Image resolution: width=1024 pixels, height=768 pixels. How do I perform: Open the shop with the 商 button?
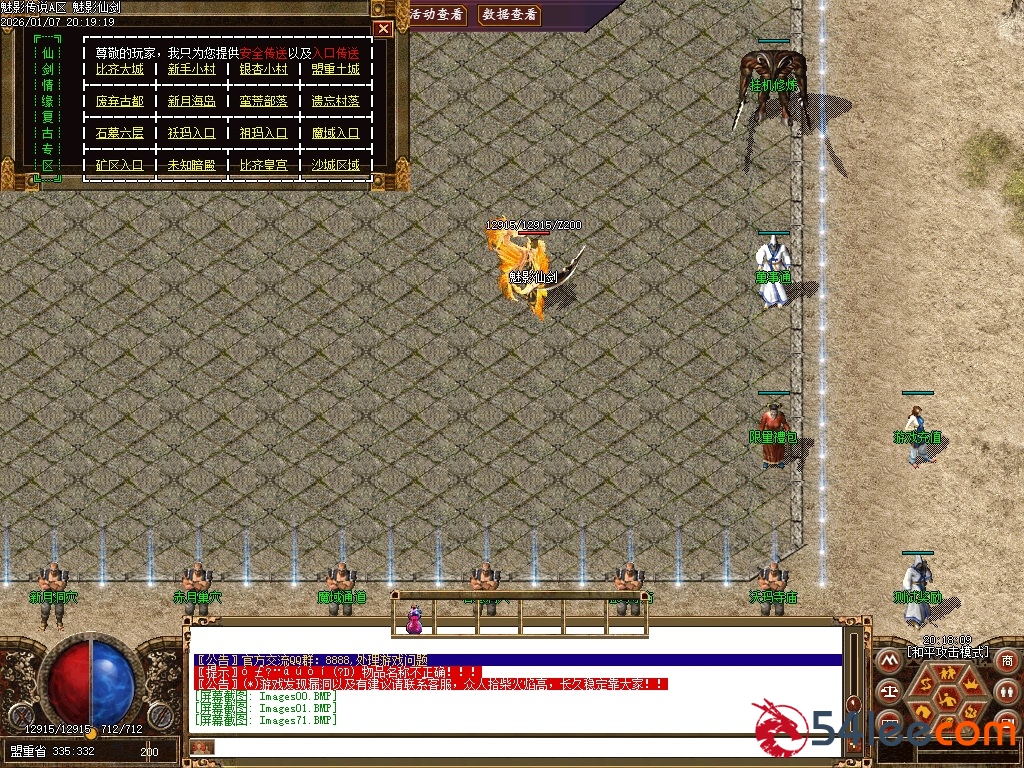pos(1007,661)
